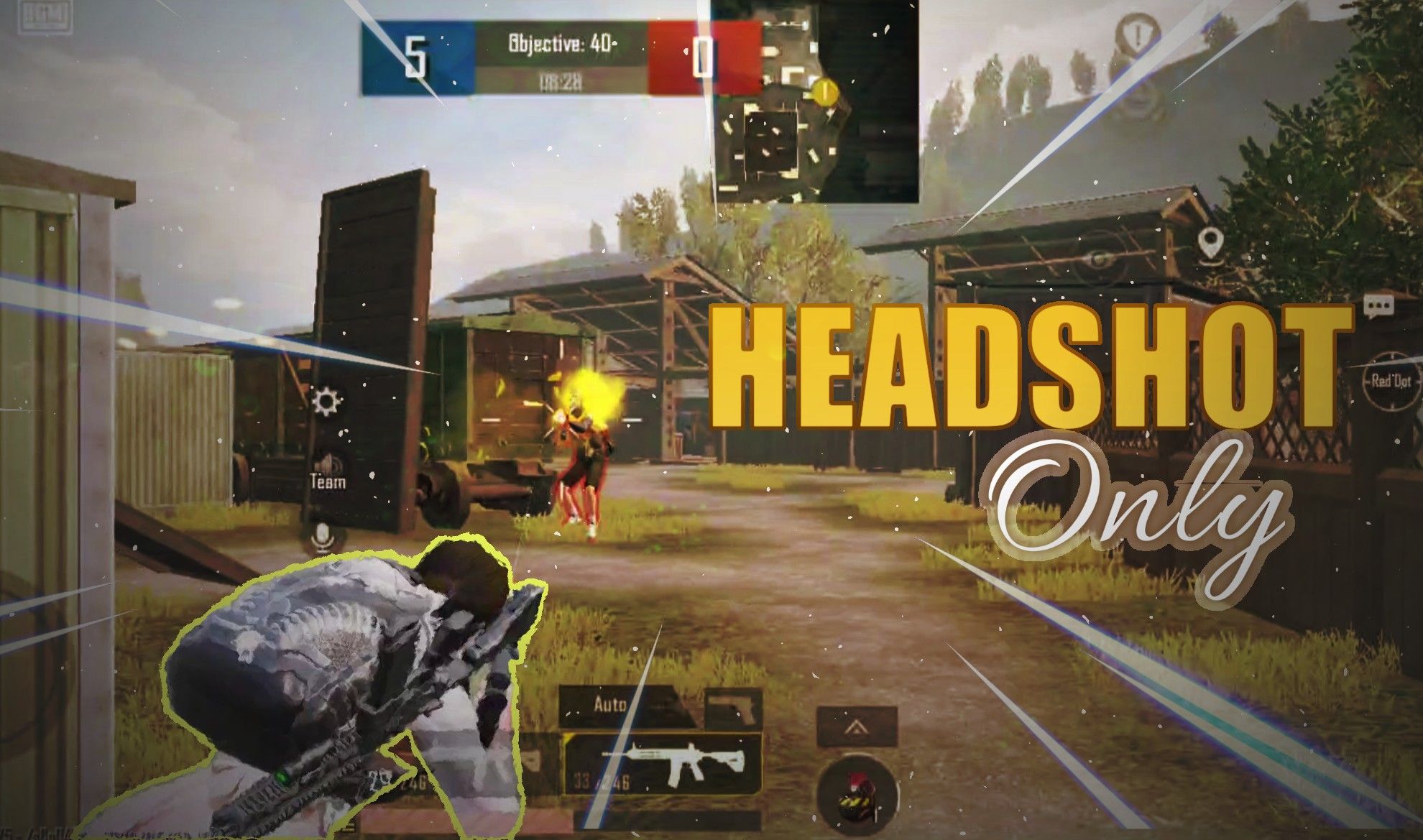Click the location pin marker icon
This screenshot has width=1423, height=840.
[x=1210, y=242]
